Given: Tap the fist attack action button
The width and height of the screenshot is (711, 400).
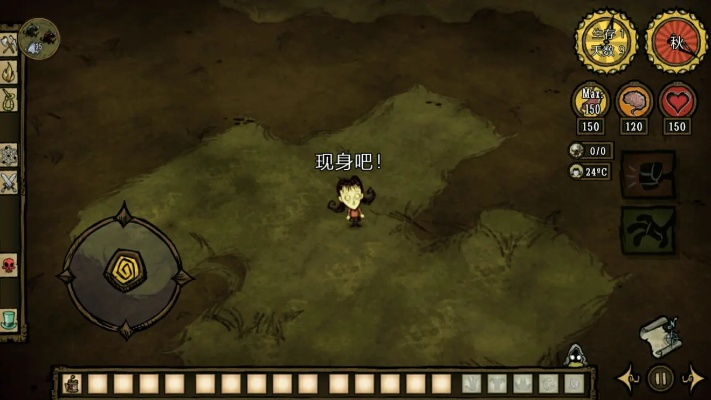Looking at the screenshot, I should pos(648,174).
